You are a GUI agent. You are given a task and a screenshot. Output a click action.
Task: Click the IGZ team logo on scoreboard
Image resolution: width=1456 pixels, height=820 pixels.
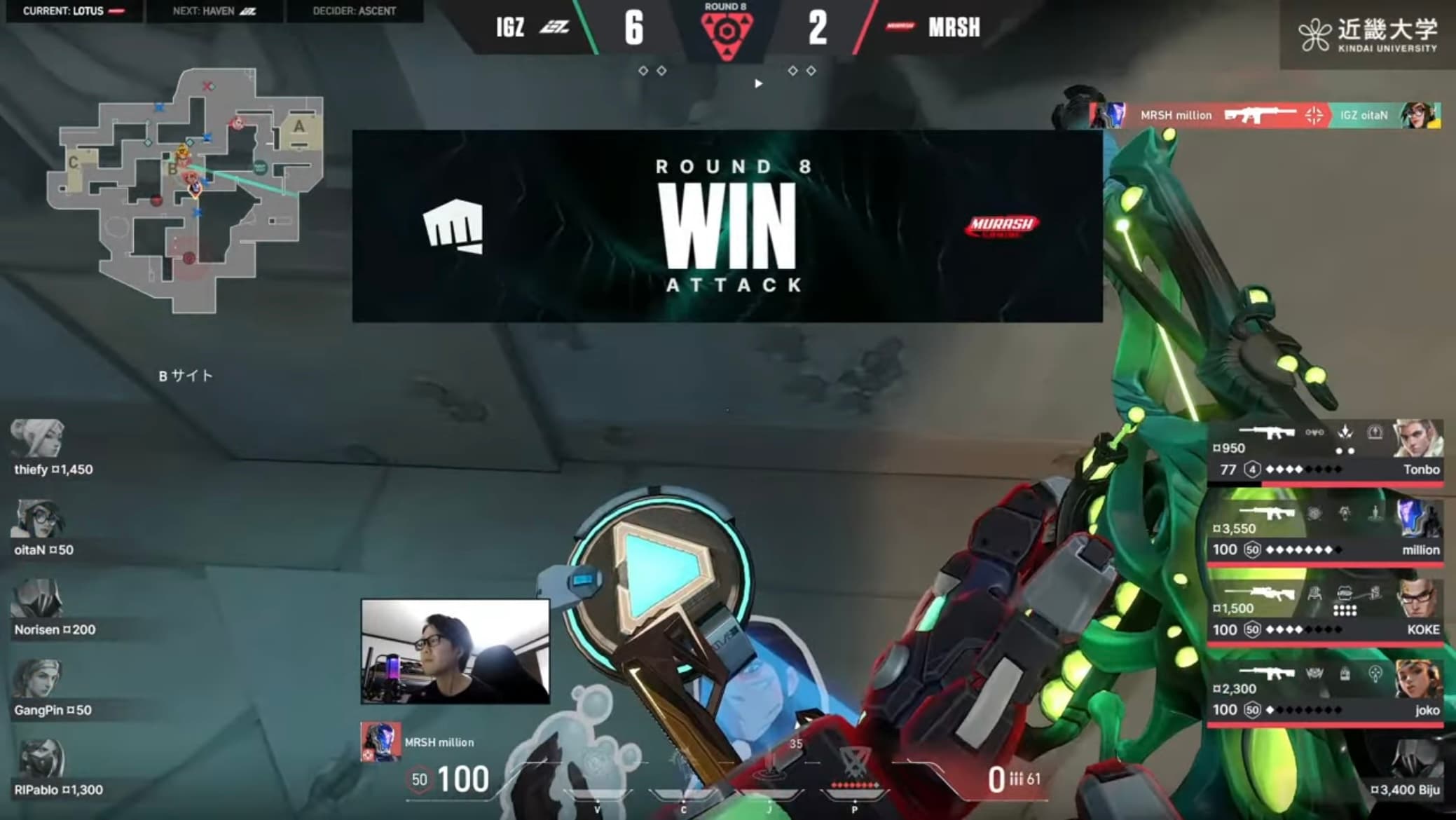(x=554, y=27)
